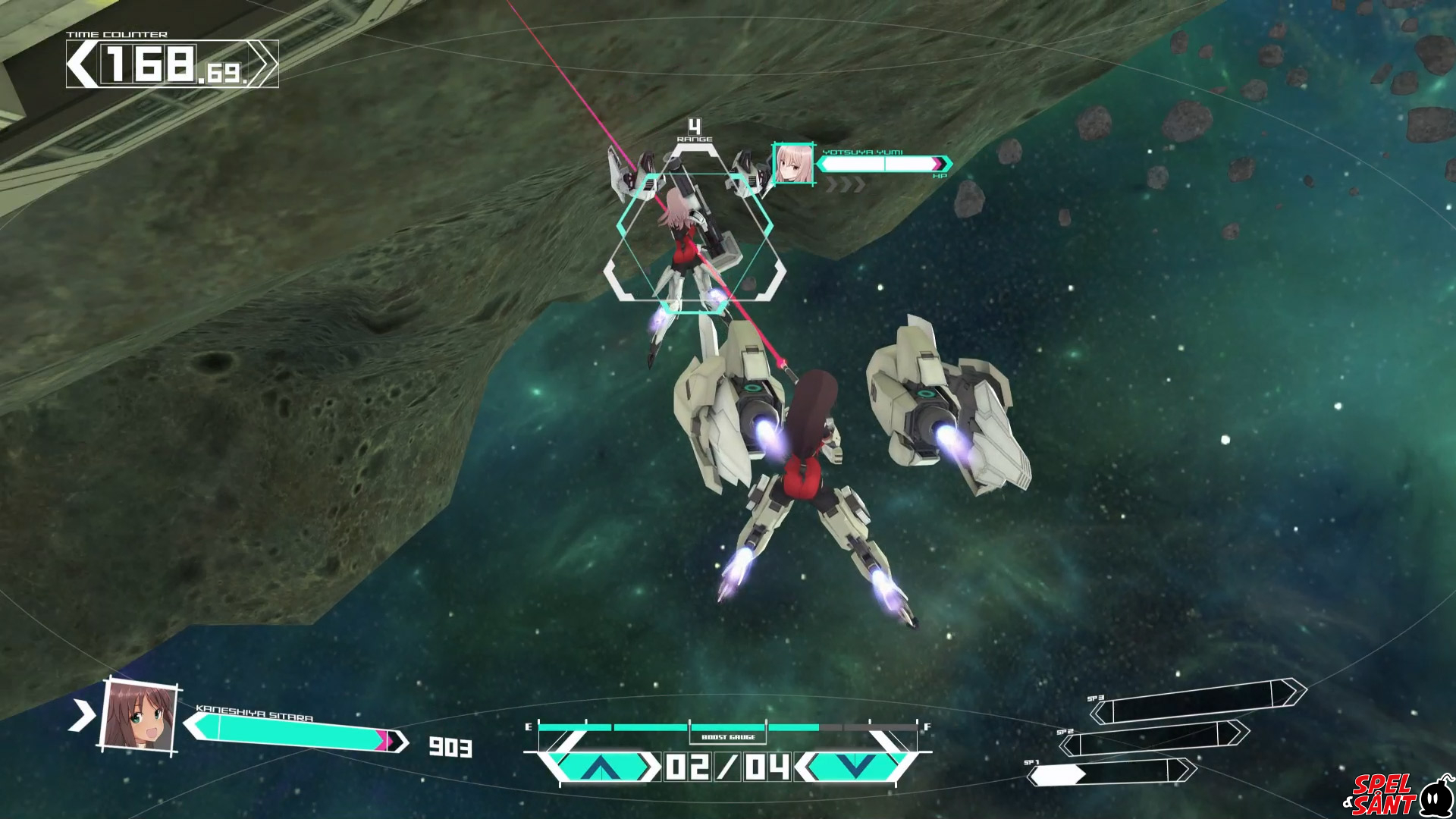This screenshot has height=819, width=1456.
Task: Click the down arrow weapon selector
Action: pyautogui.click(x=855, y=767)
